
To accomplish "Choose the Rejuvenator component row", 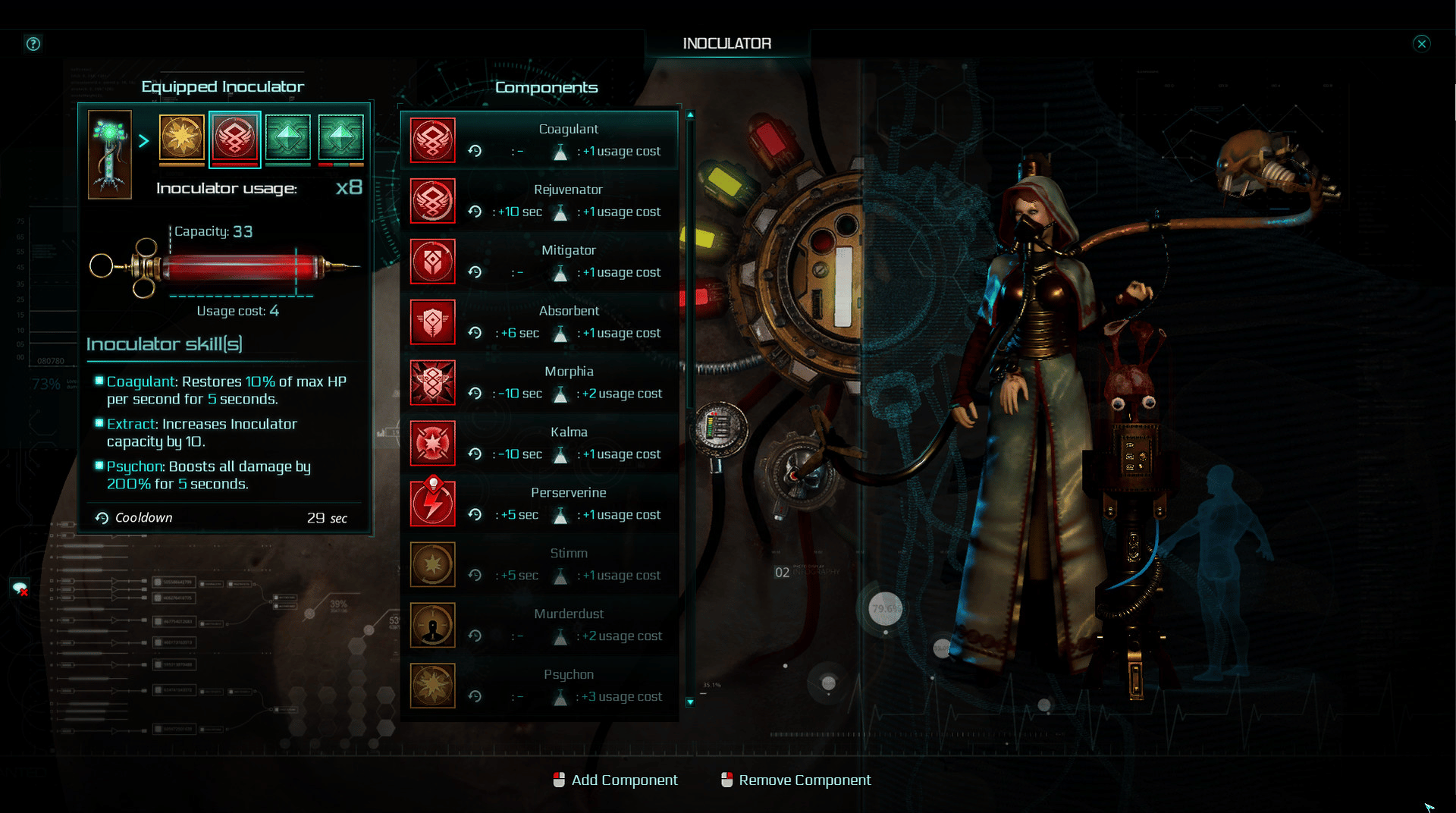I will point(539,201).
